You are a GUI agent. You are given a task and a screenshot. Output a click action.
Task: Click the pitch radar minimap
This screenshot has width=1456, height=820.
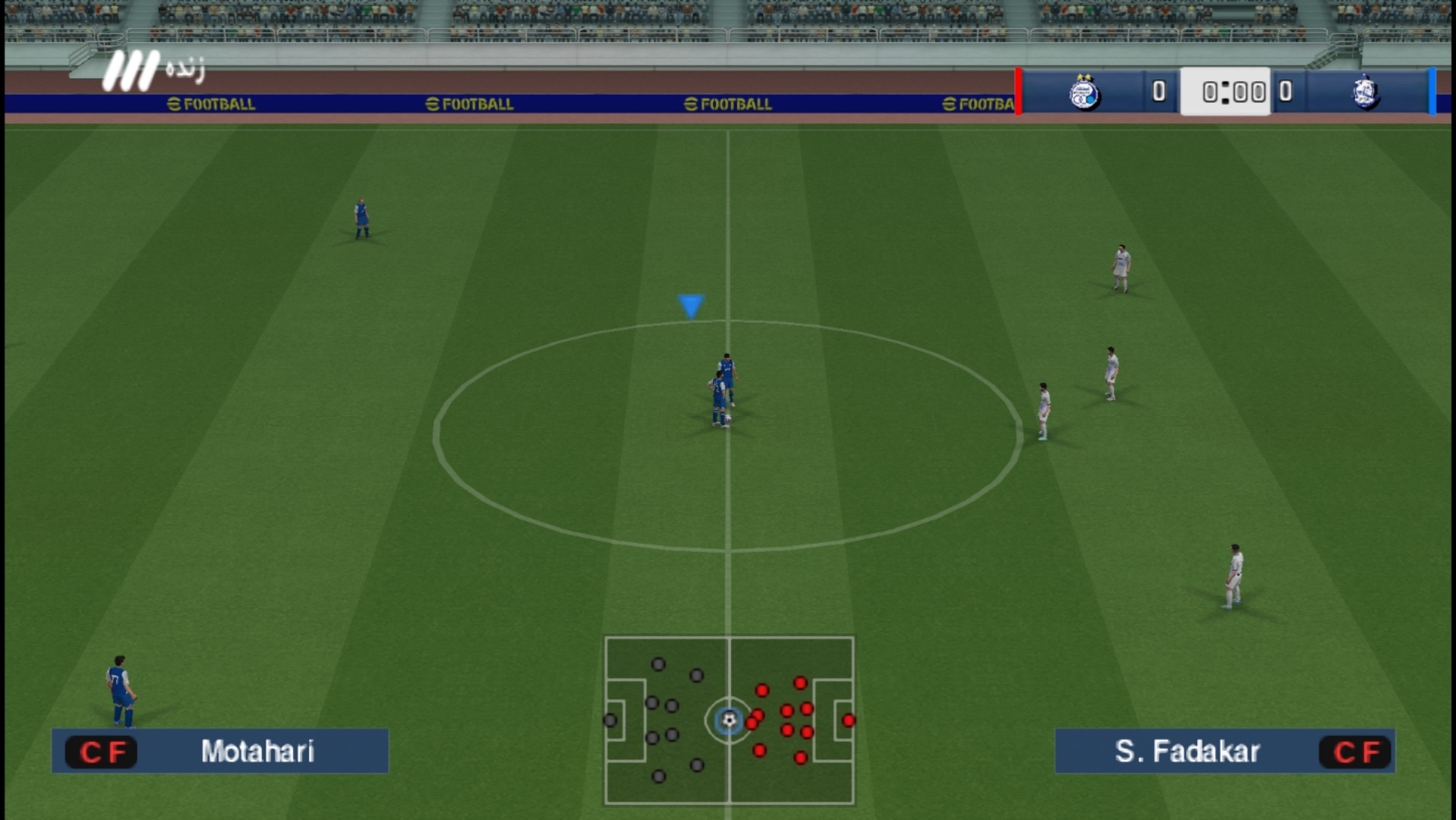pyautogui.click(x=729, y=720)
